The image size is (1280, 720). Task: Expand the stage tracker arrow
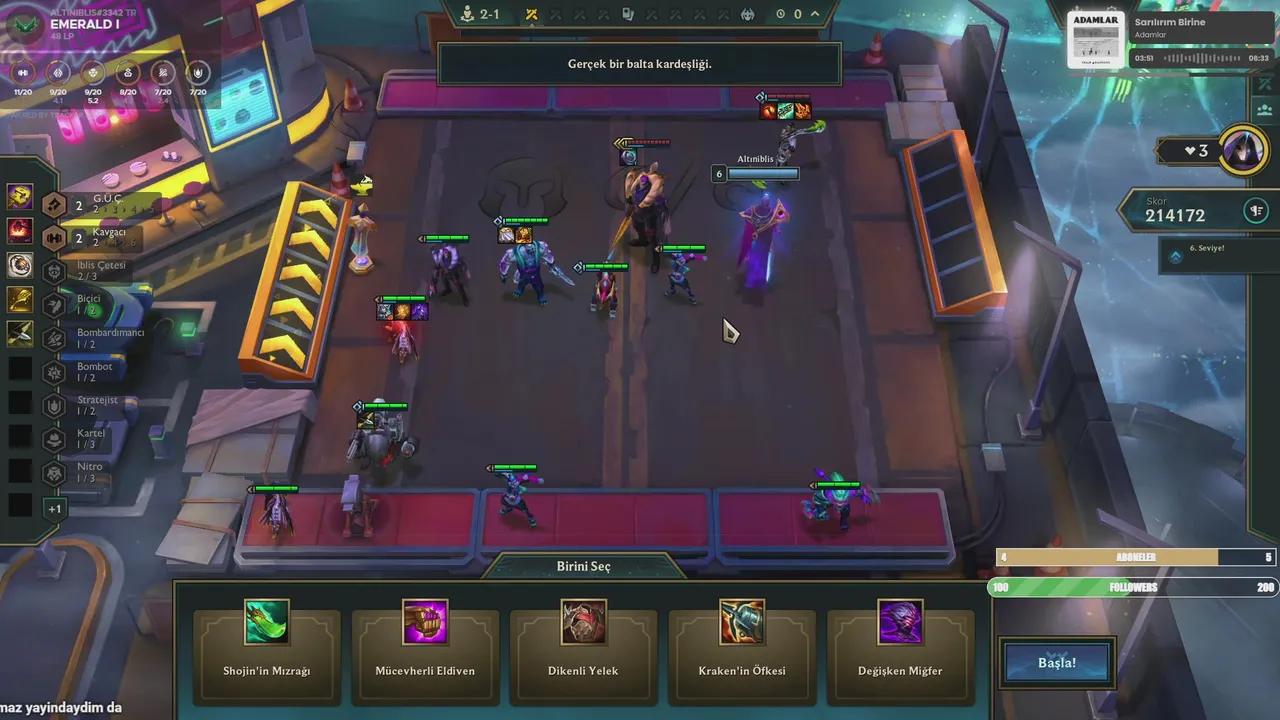click(816, 14)
